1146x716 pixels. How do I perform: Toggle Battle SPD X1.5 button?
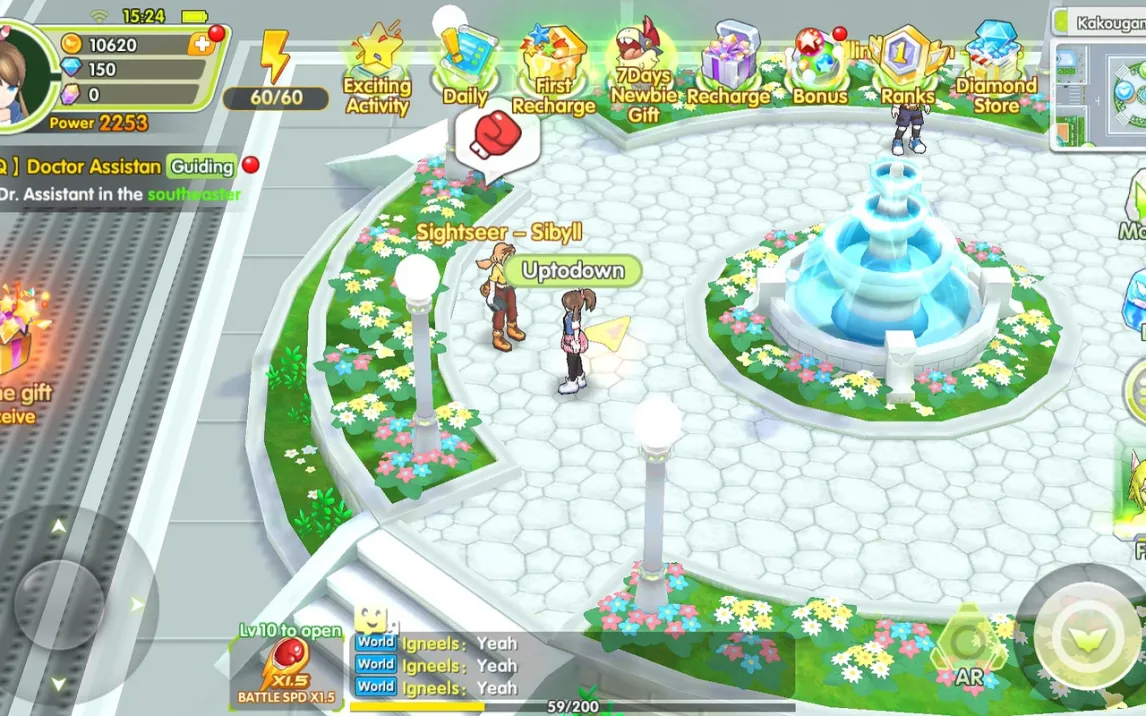coord(287,667)
